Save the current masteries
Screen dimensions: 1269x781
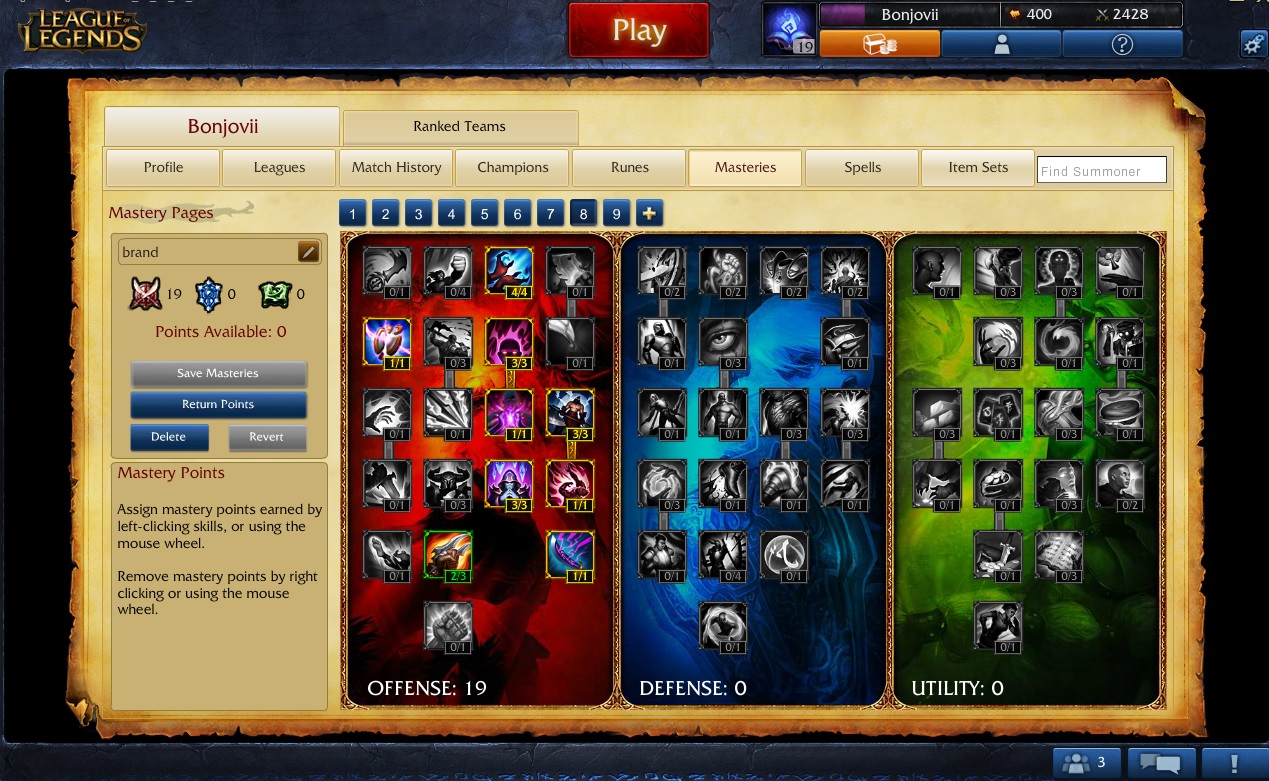(x=218, y=373)
